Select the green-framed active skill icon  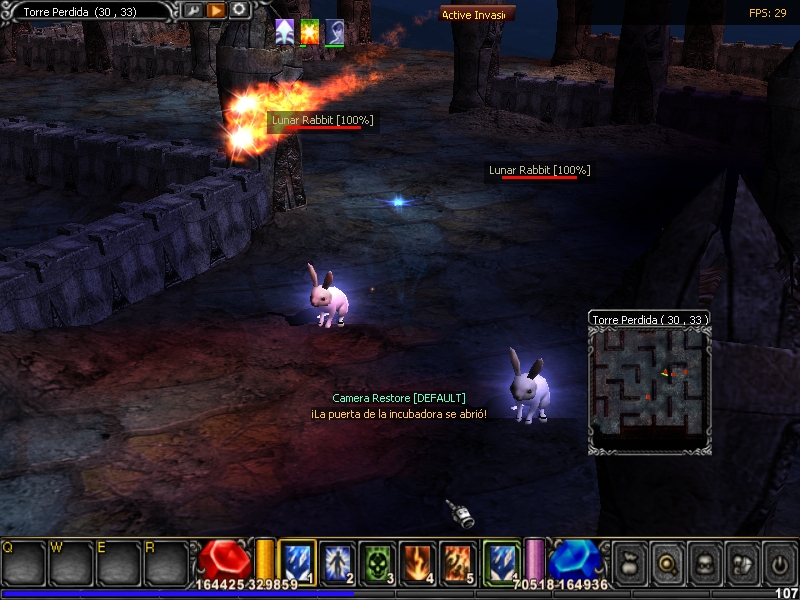click(502, 560)
